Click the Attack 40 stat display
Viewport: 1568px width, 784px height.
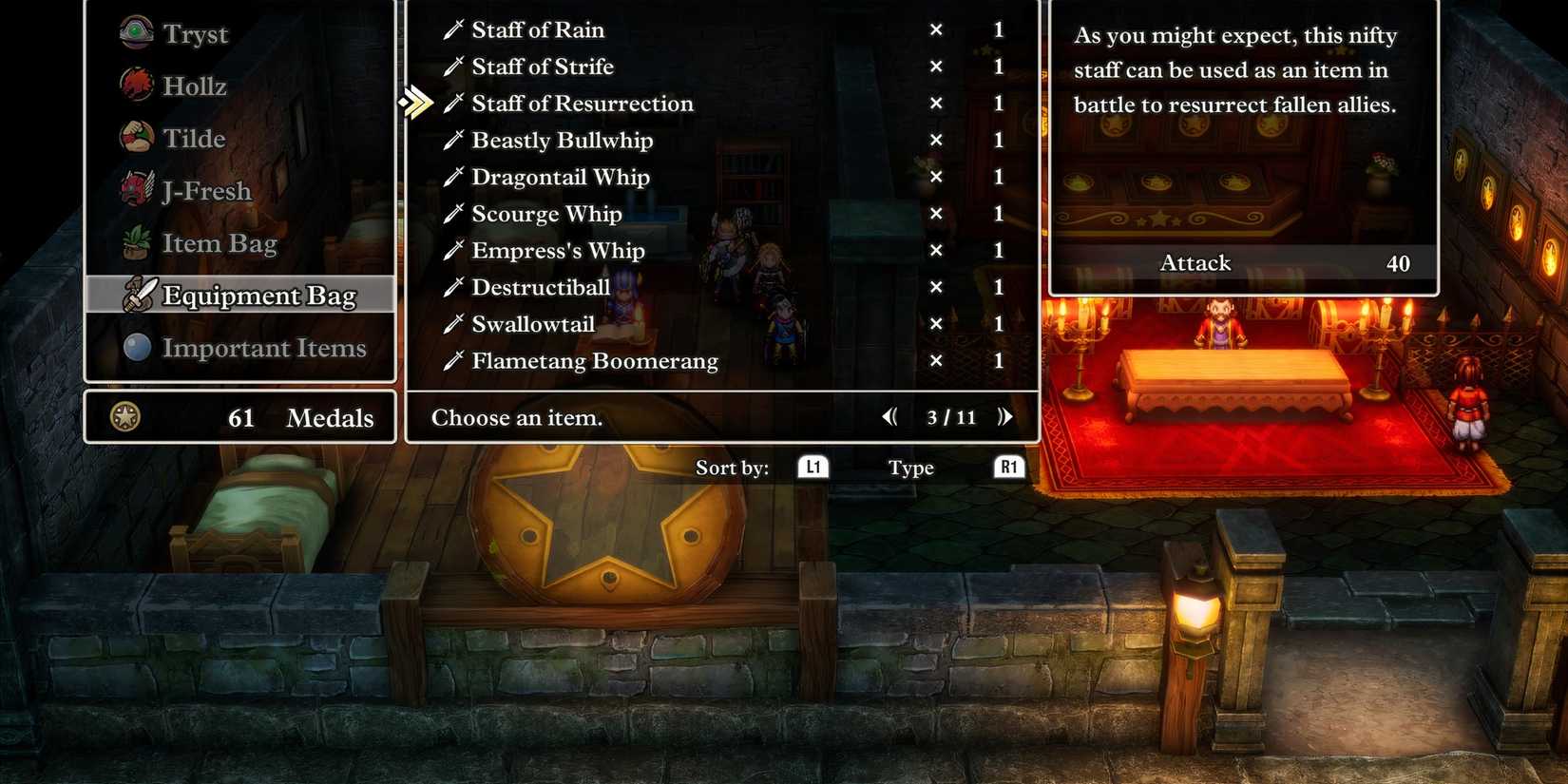click(1244, 263)
